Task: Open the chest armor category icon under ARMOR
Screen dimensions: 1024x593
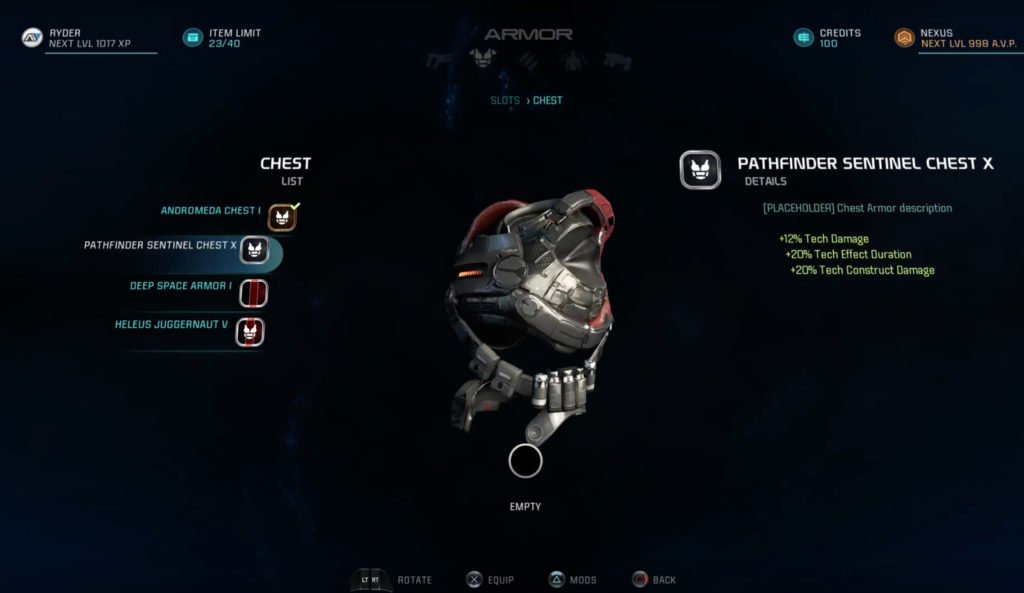Action: click(483, 59)
